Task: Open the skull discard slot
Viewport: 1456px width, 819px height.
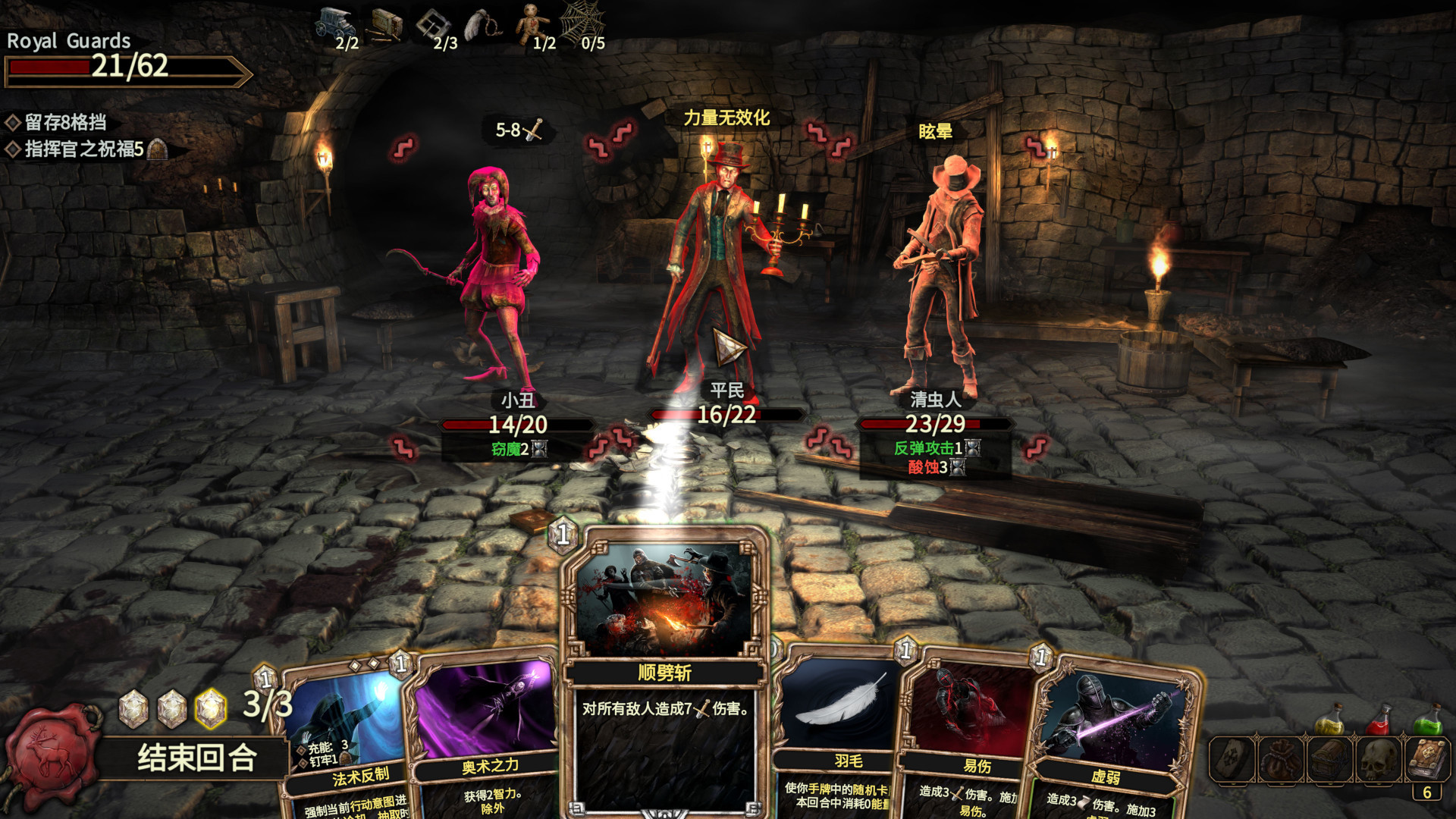Action: (1379, 758)
